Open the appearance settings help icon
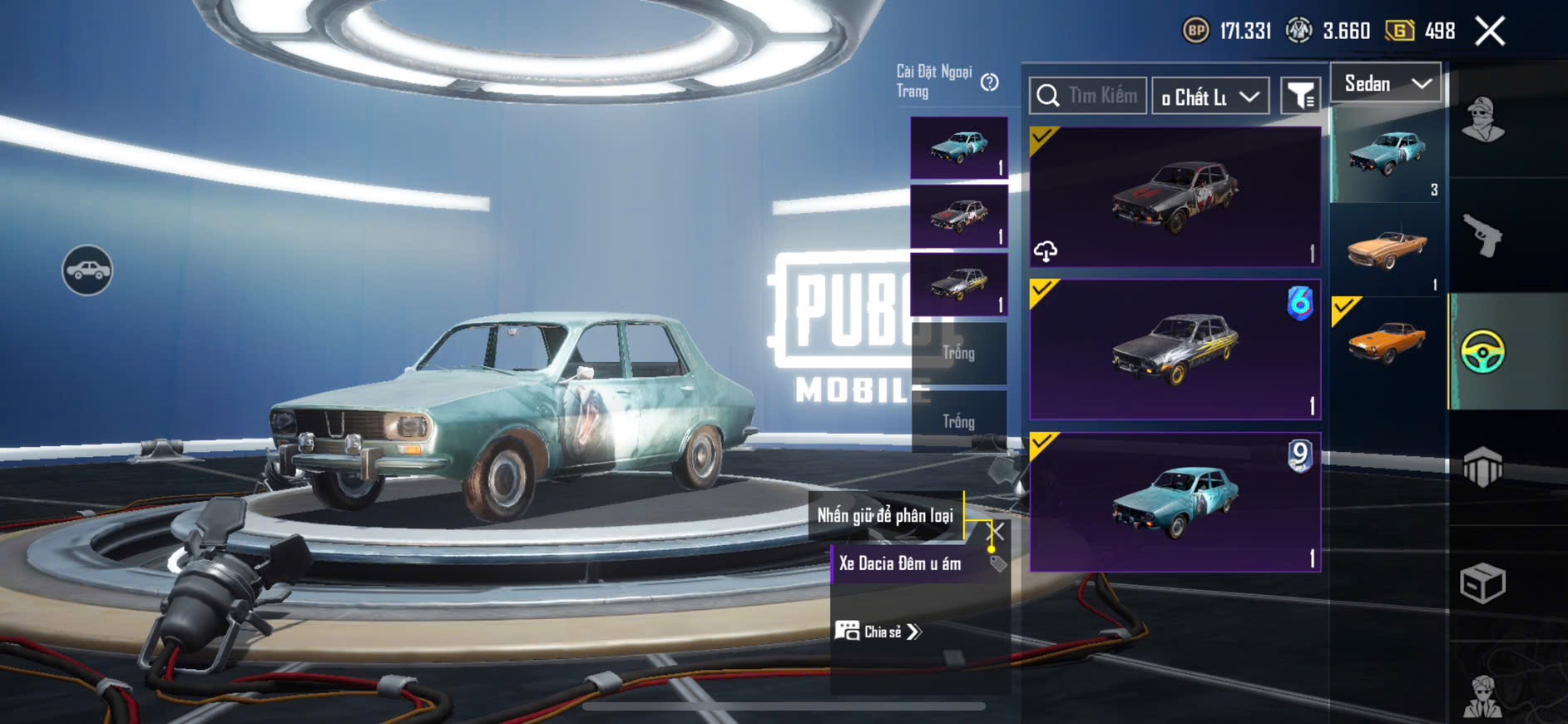Viewport: 1568px width, 724px height. click(x=989, y=82)
